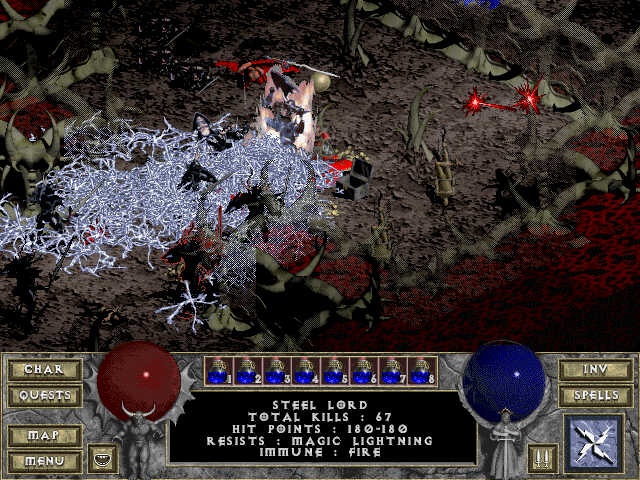
Task: Use the blue potion in belt slot 8
Action: pos(422,371)
